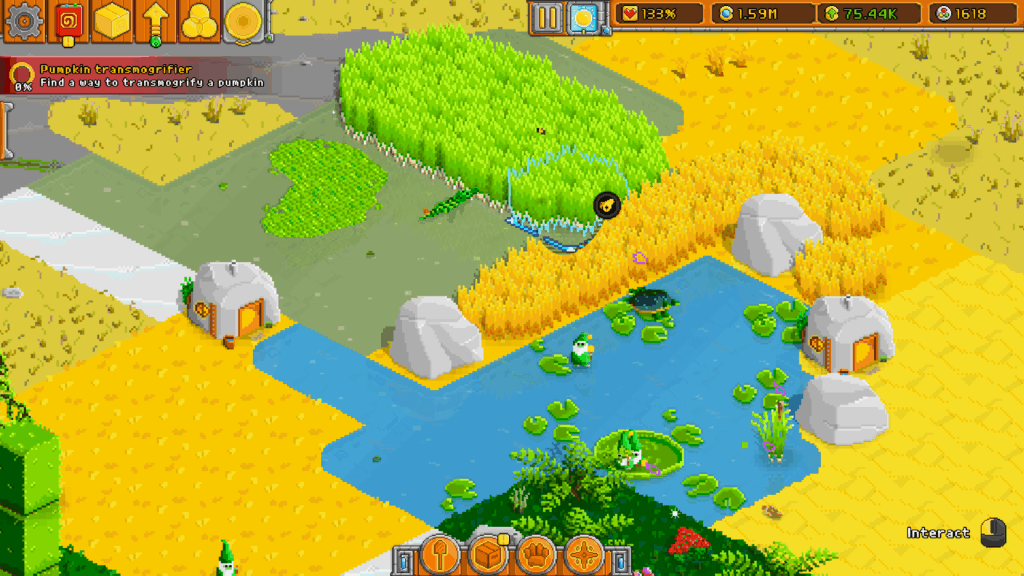Viewport: 1024px width, 576px height.
Task: Activate the four-pointed star button
Action: pos(584,554)
